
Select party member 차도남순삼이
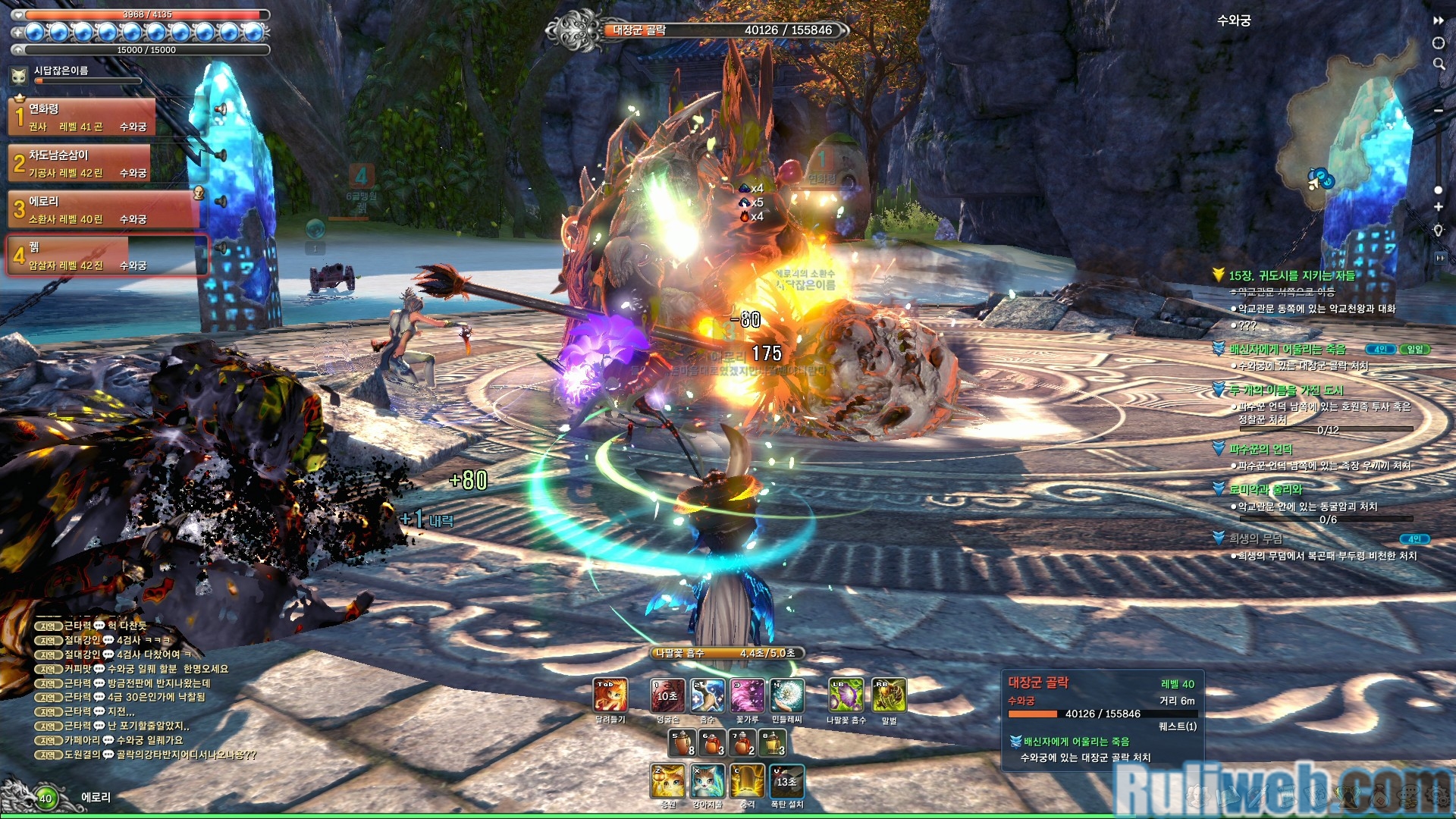tap(82, 164)
